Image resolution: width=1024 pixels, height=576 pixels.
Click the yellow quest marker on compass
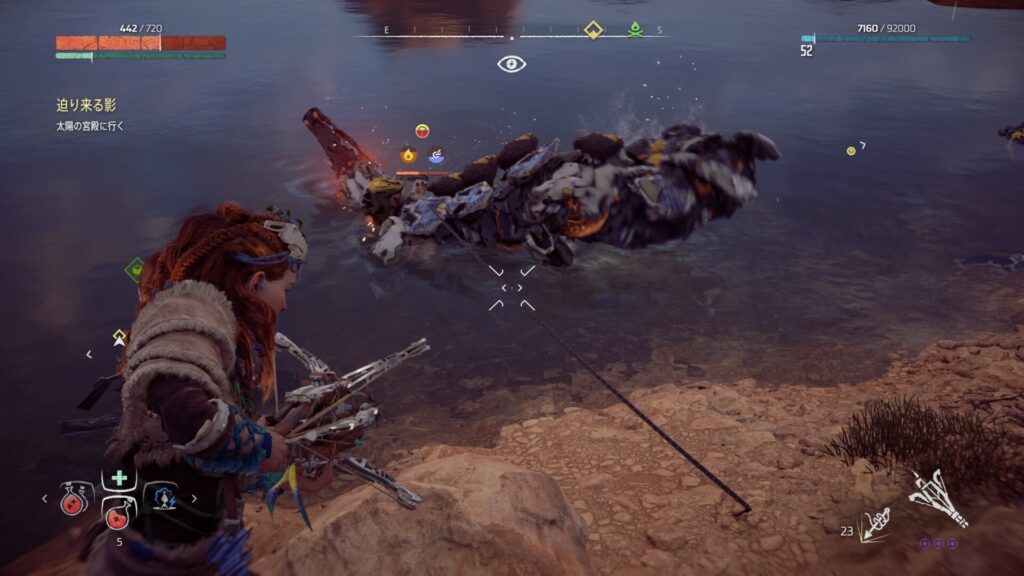point(593,30)
